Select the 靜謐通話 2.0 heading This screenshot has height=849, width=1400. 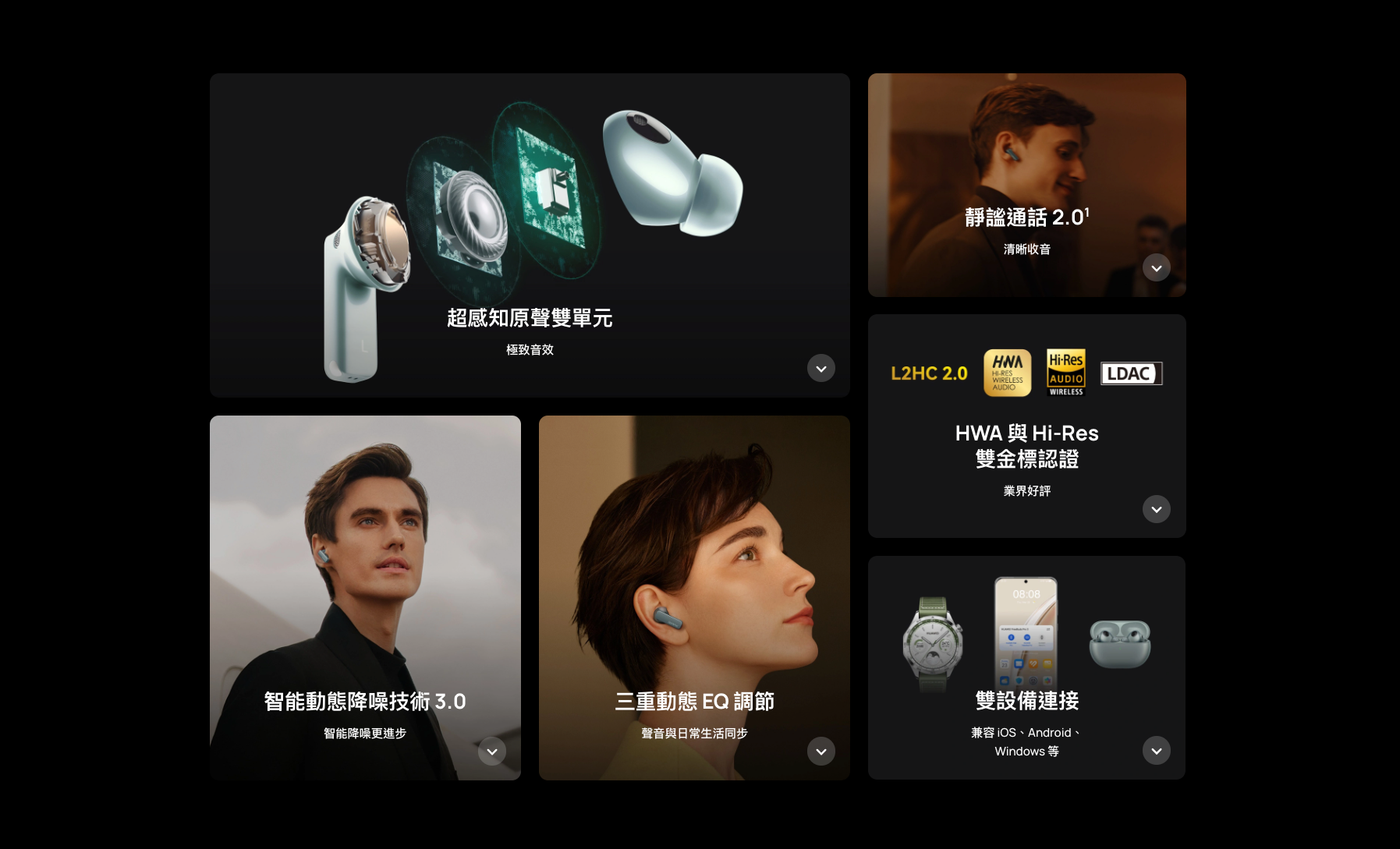click(x=1026, y=218)
